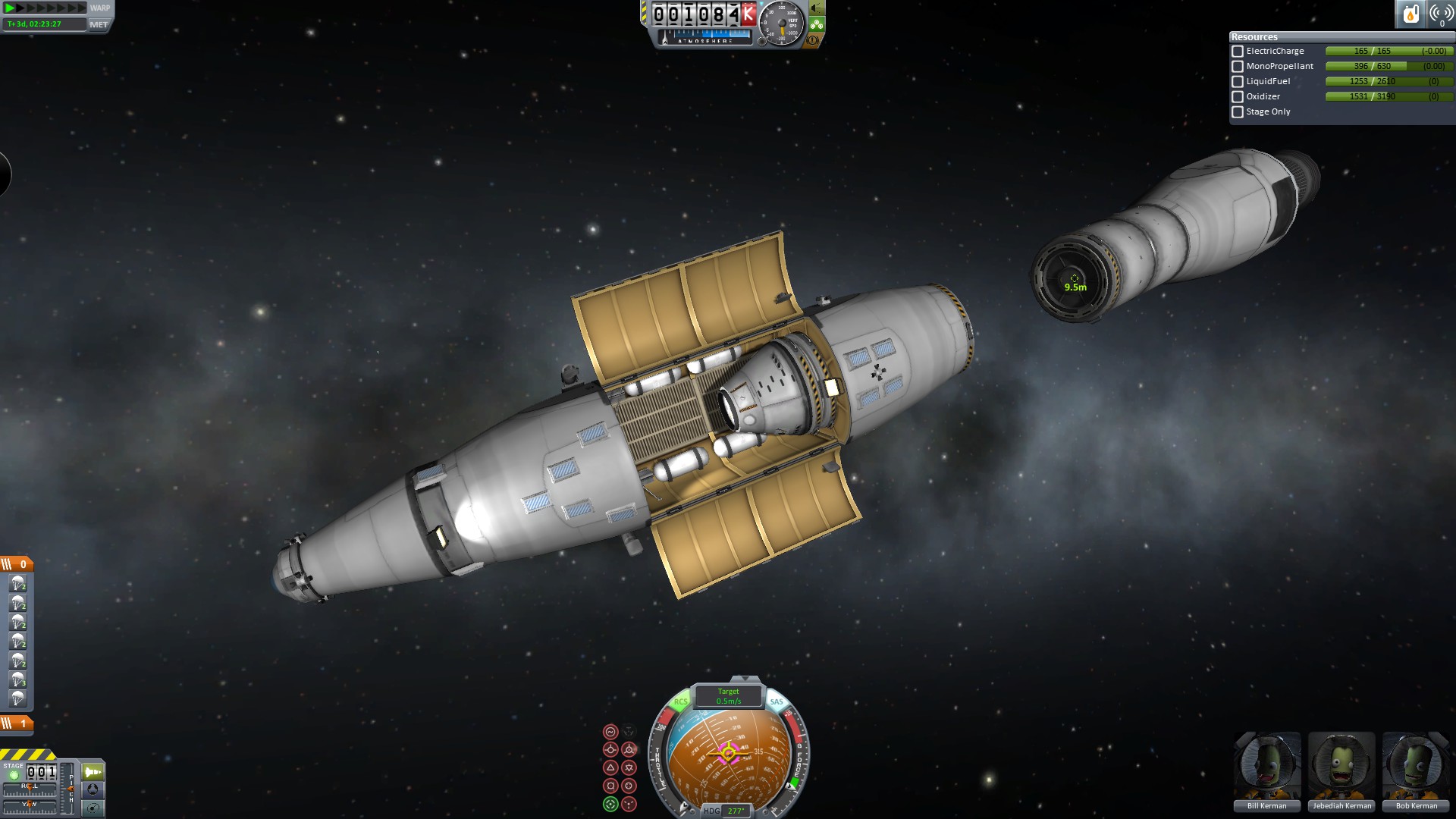The width and height of the screenshot is (1456, 819).
Task: Toggle MET time display mode
Action: pyautogui.click(x=99, y=24)
